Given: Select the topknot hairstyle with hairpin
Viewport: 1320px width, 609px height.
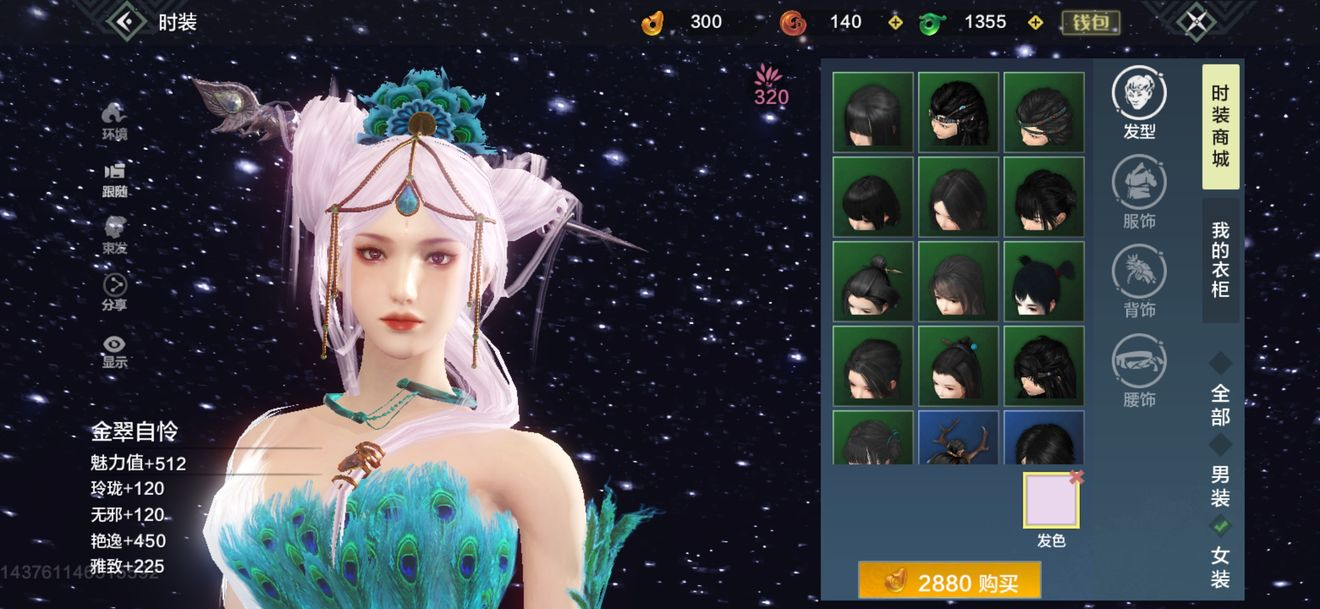Looking at the screenshot, I should pyautogui.click(x=873, y=281).
